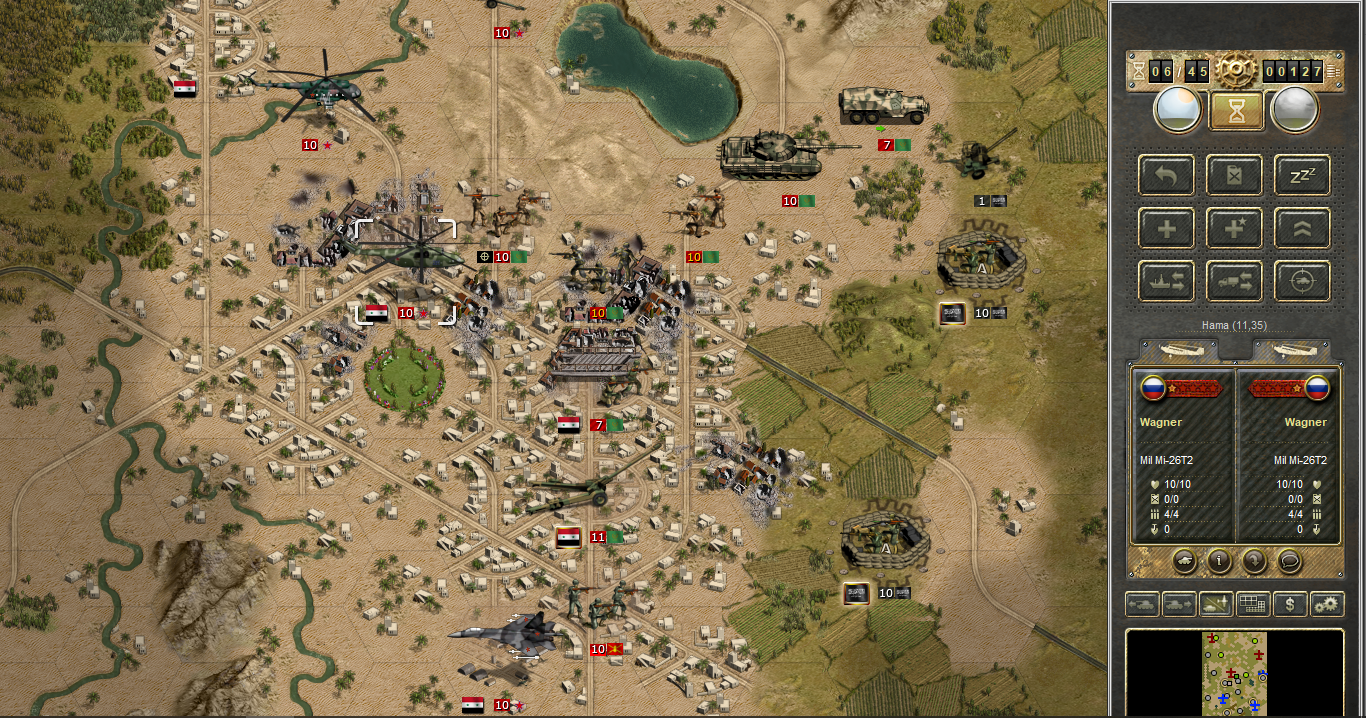Click the ship embark/disembark button
This screenshot has width=1366, height=718.
click(1166, 282)
